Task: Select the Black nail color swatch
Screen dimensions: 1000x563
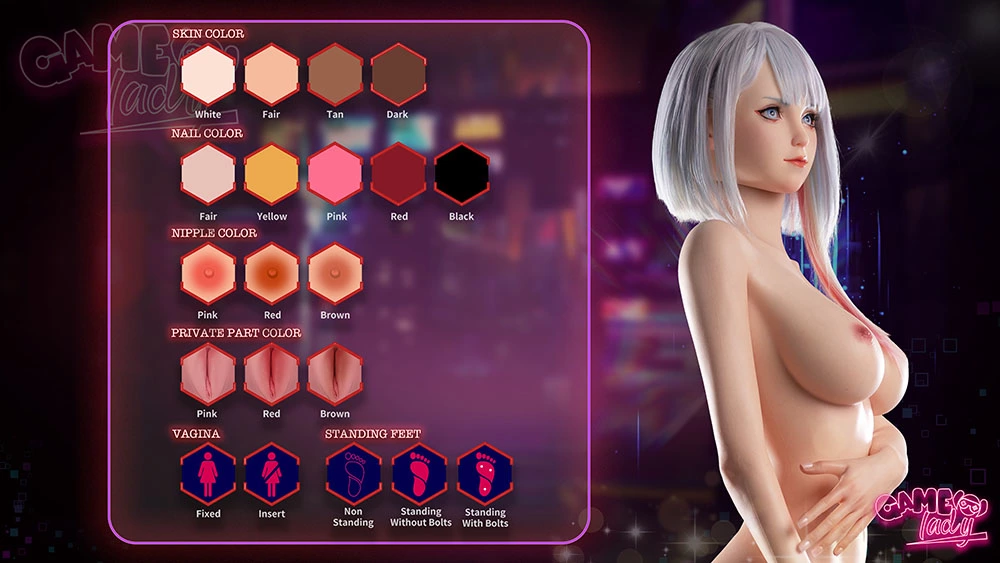Action: click(462, 174)
